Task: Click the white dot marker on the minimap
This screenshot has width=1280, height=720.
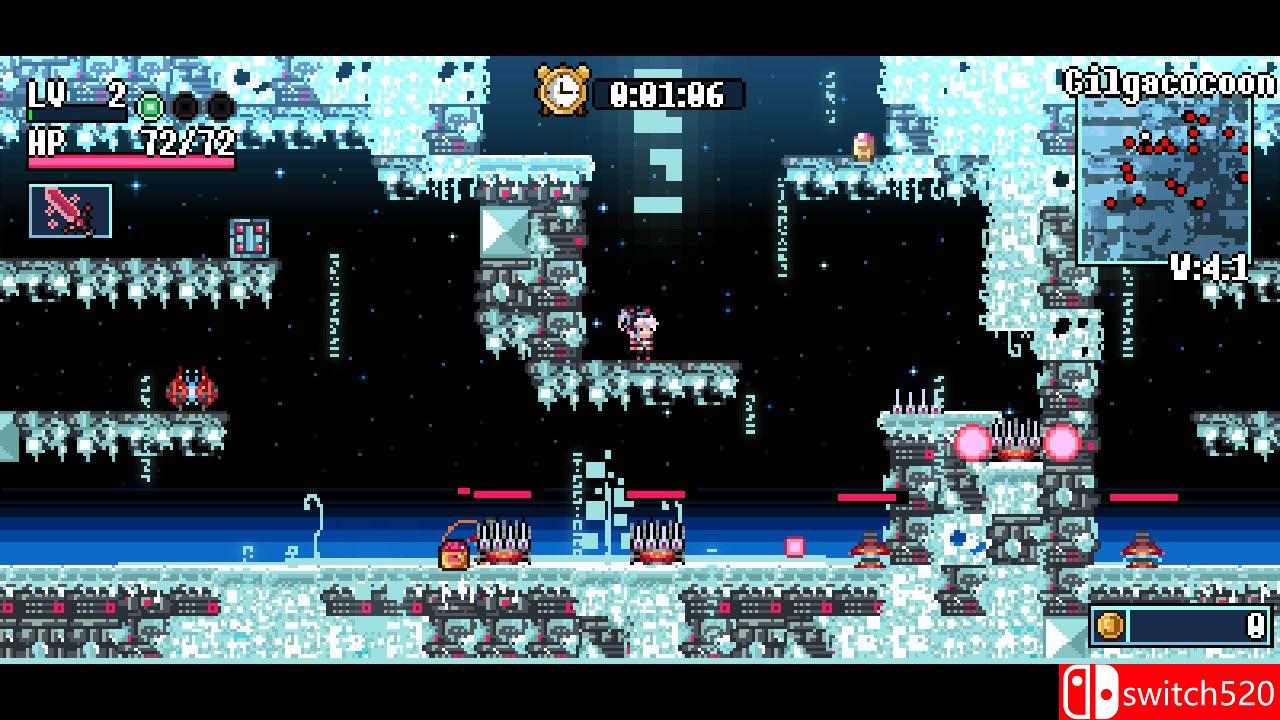Action: coord(1145,134)
